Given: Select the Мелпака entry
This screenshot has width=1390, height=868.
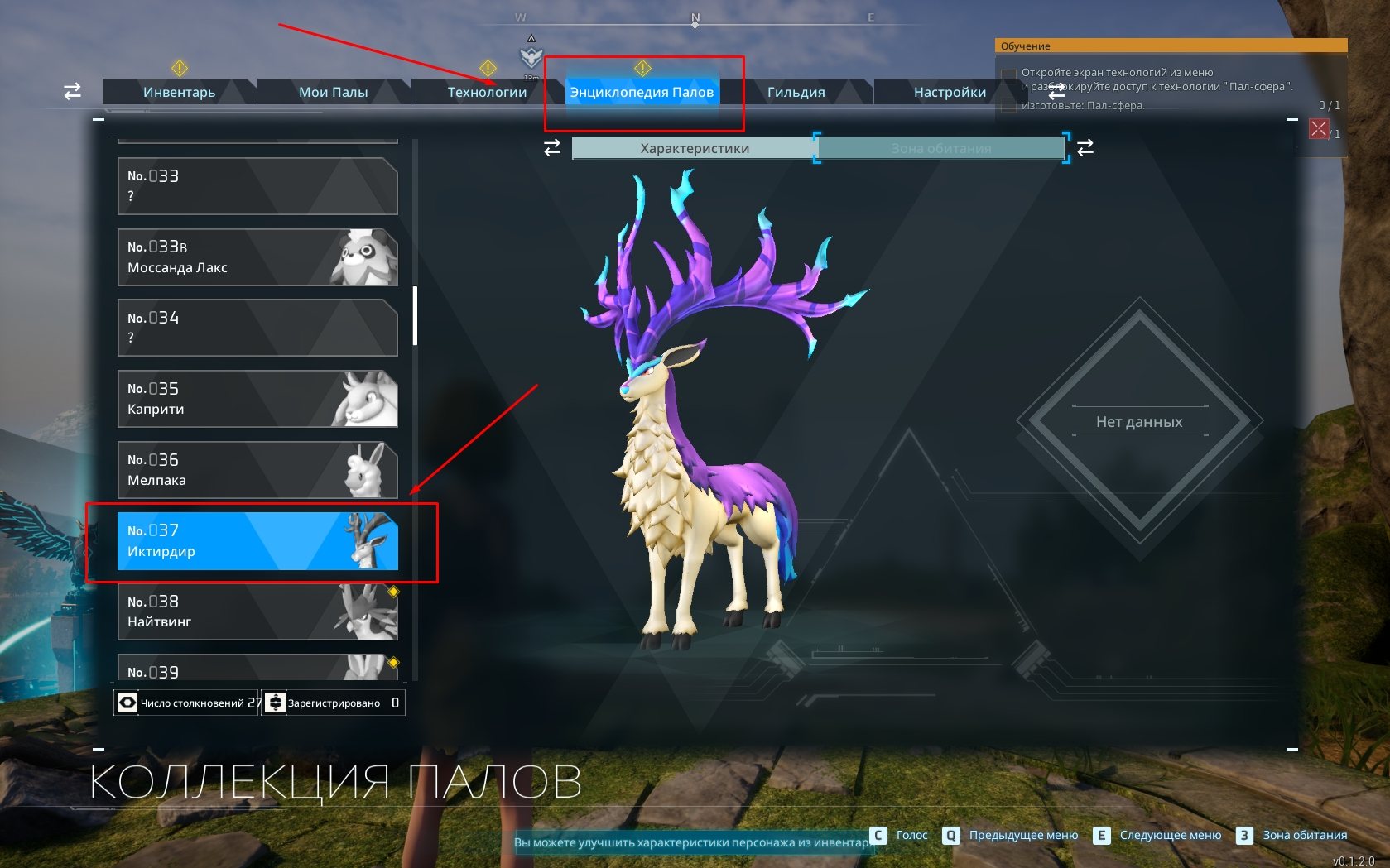Looking at the screenshot, I should coord(257,470).
